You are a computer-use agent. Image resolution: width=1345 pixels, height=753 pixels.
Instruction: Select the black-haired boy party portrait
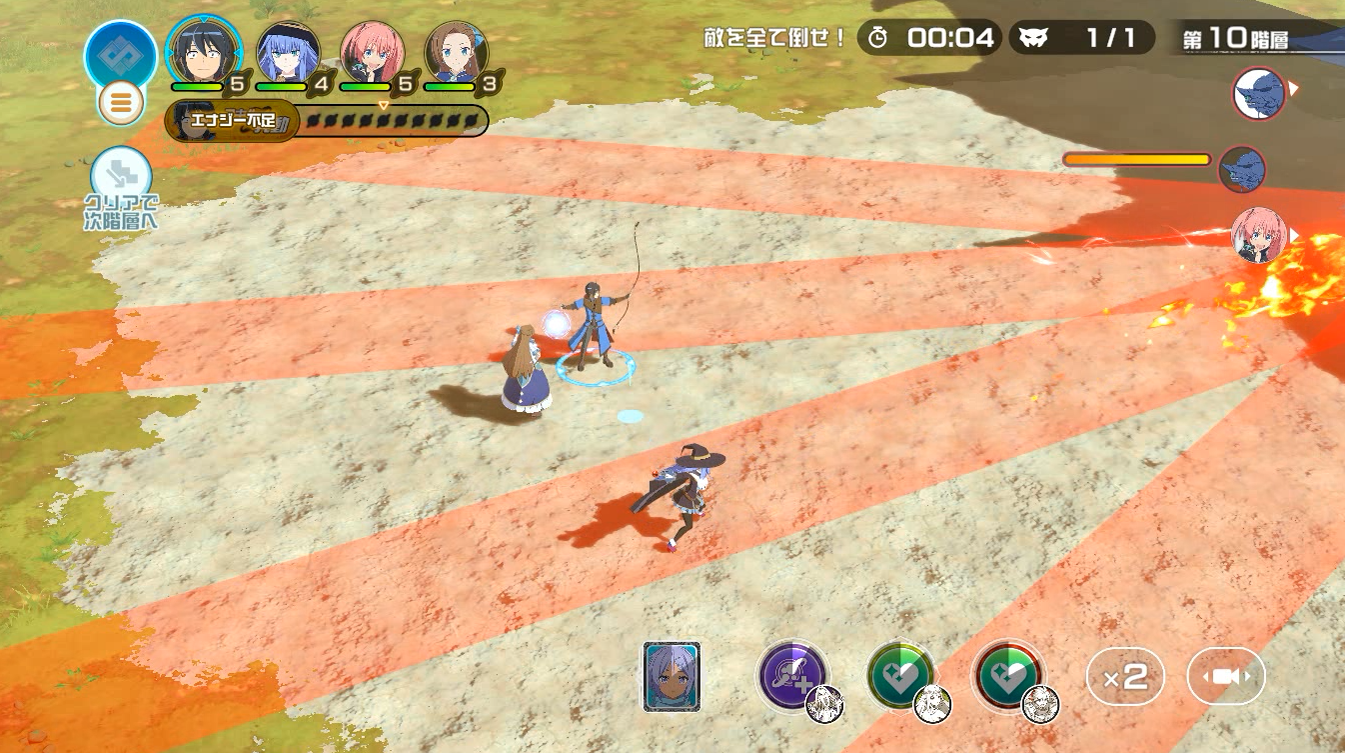(x=204, y=50)
